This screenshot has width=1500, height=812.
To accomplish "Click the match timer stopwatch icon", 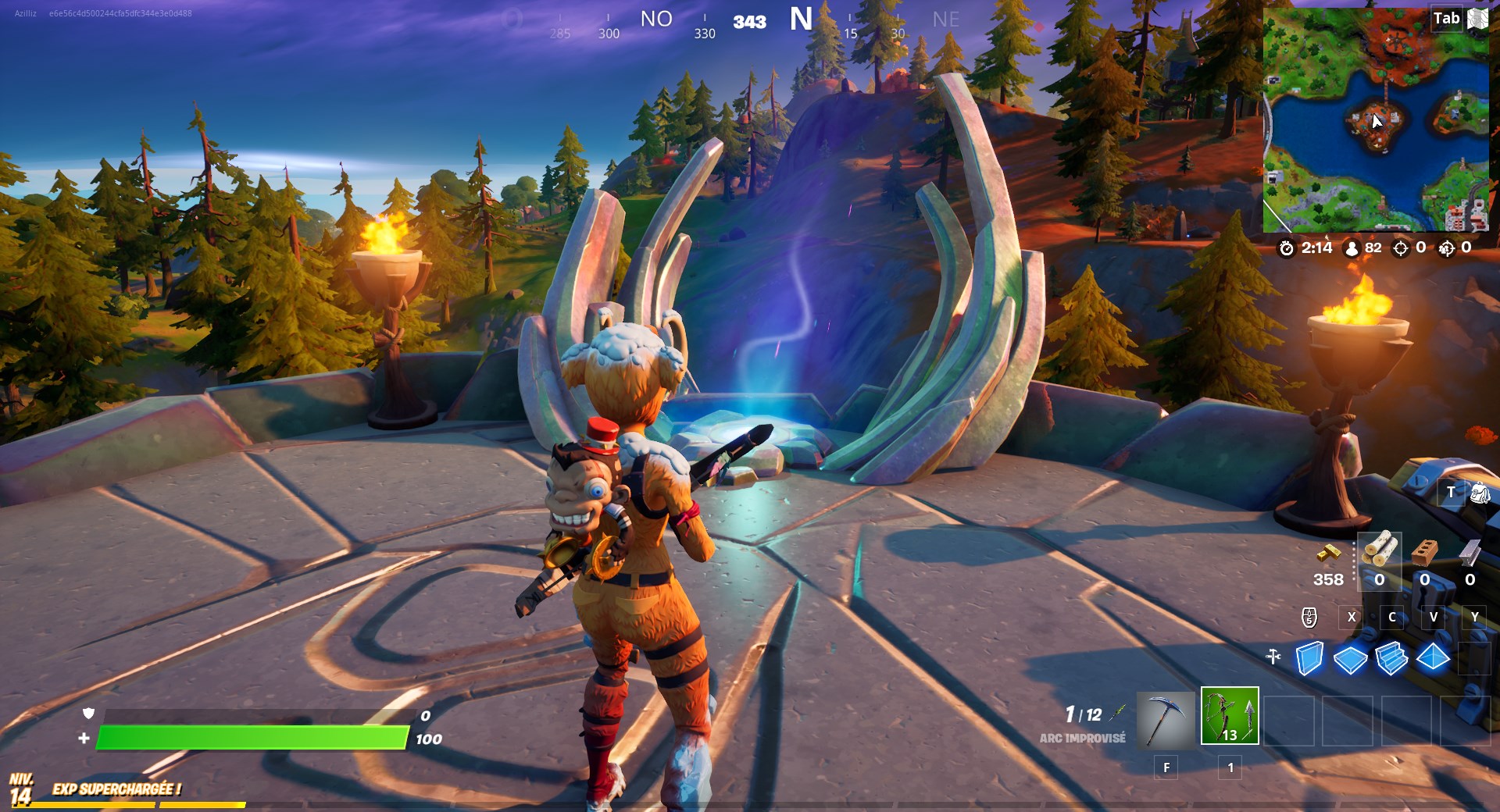I will (x=1287, y=249).
